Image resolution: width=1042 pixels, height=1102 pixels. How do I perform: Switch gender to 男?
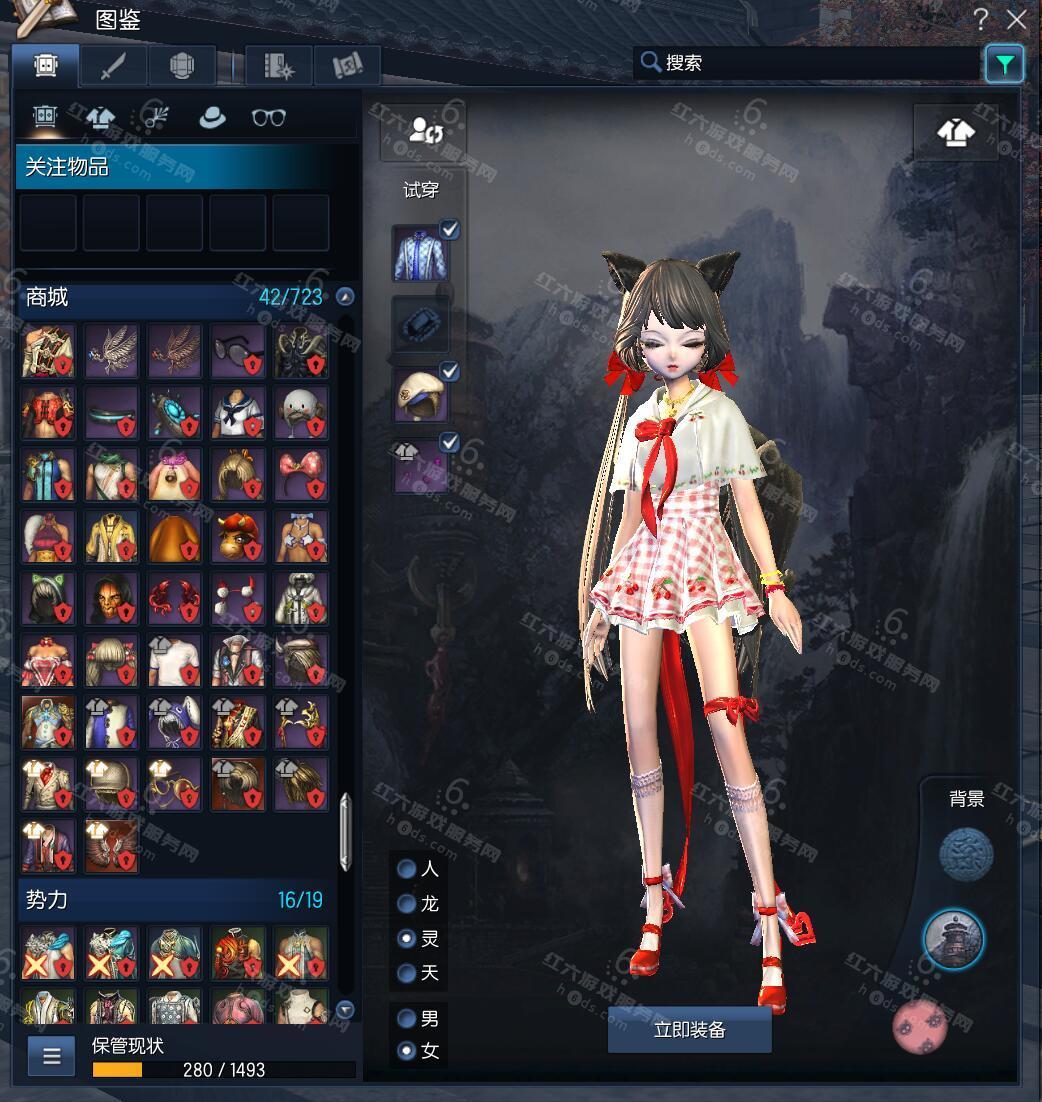(x=407, y=1019)
